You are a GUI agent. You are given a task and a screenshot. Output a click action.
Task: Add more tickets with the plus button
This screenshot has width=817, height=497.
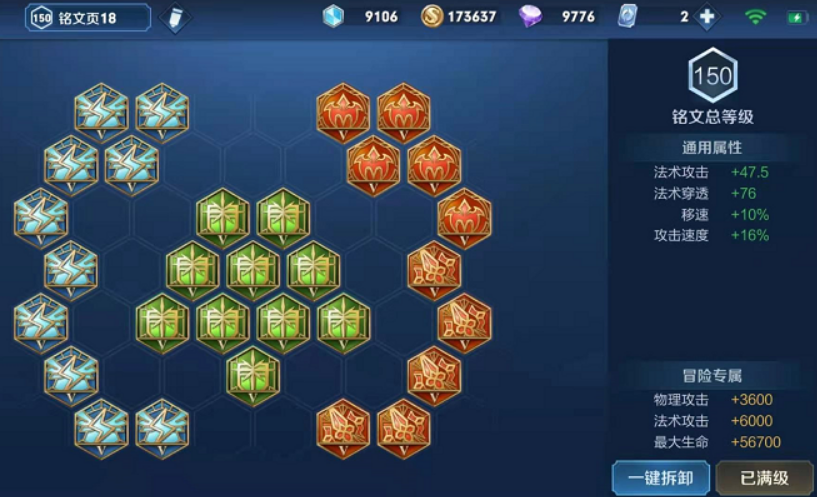point(707,17)
